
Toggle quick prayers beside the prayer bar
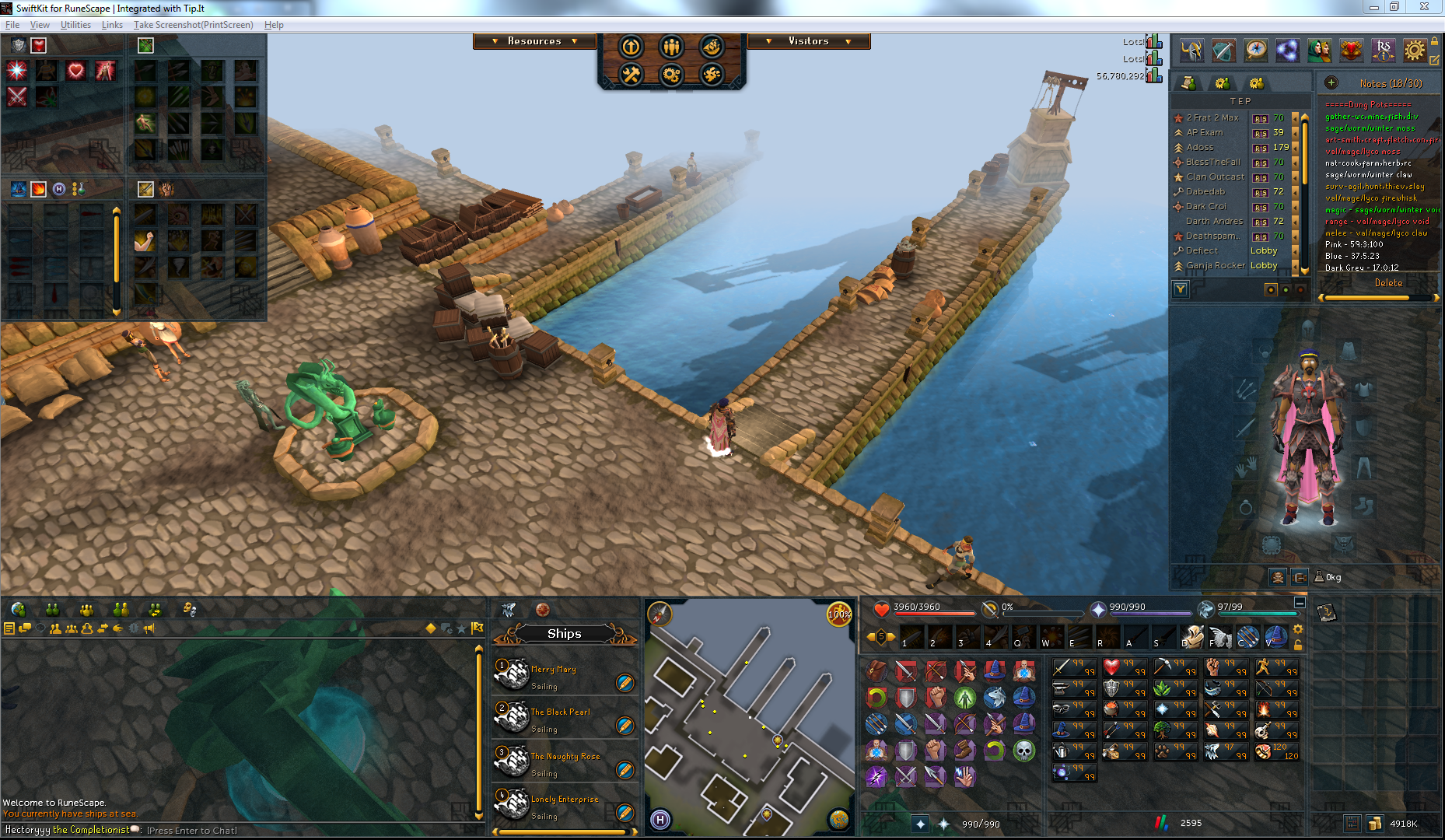[1099, 607]
